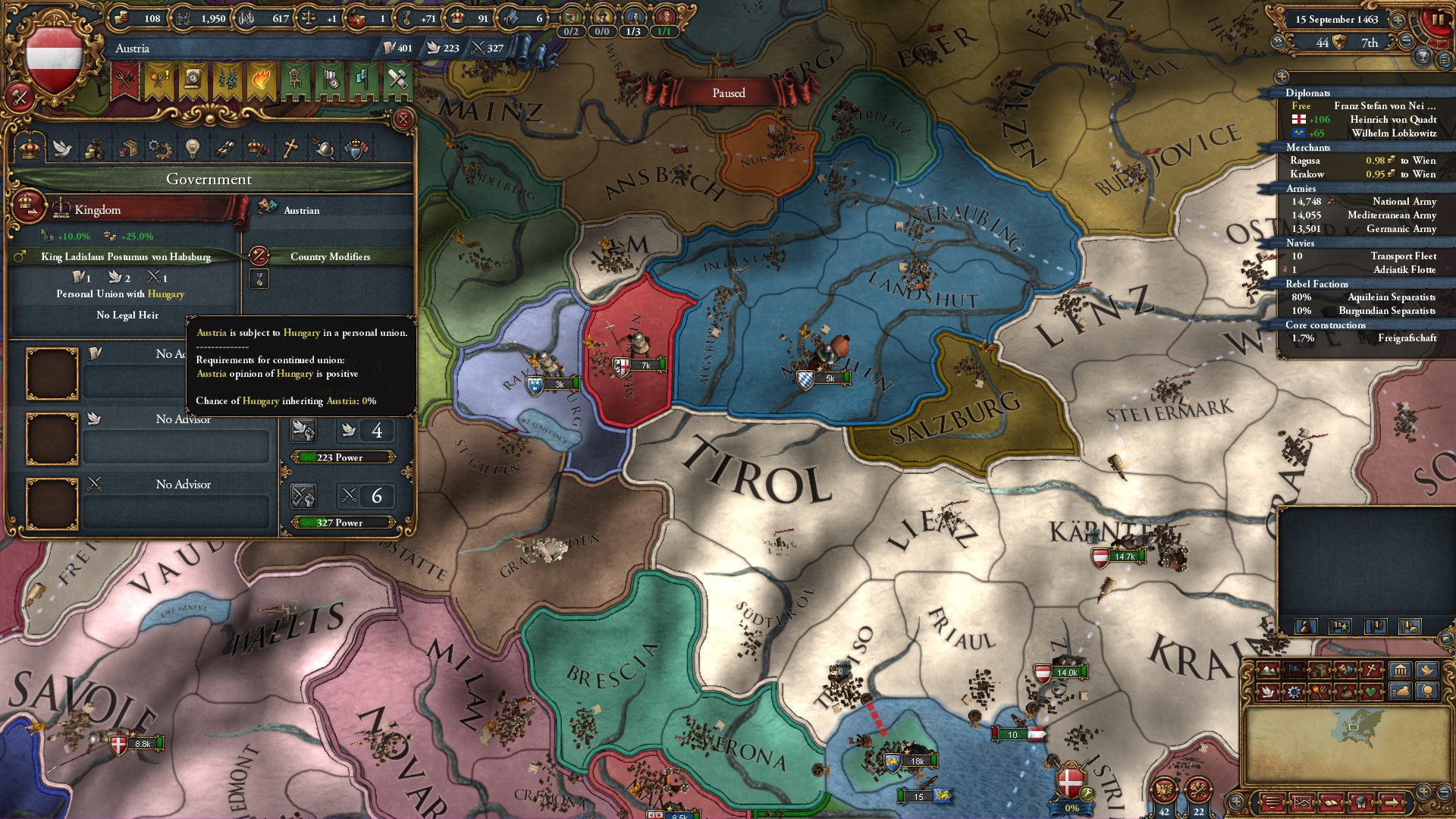Select diplomat Heinrich von Quadt in the panel
This screenshot has height=819, width=1456.
(x=1393, y=119)
